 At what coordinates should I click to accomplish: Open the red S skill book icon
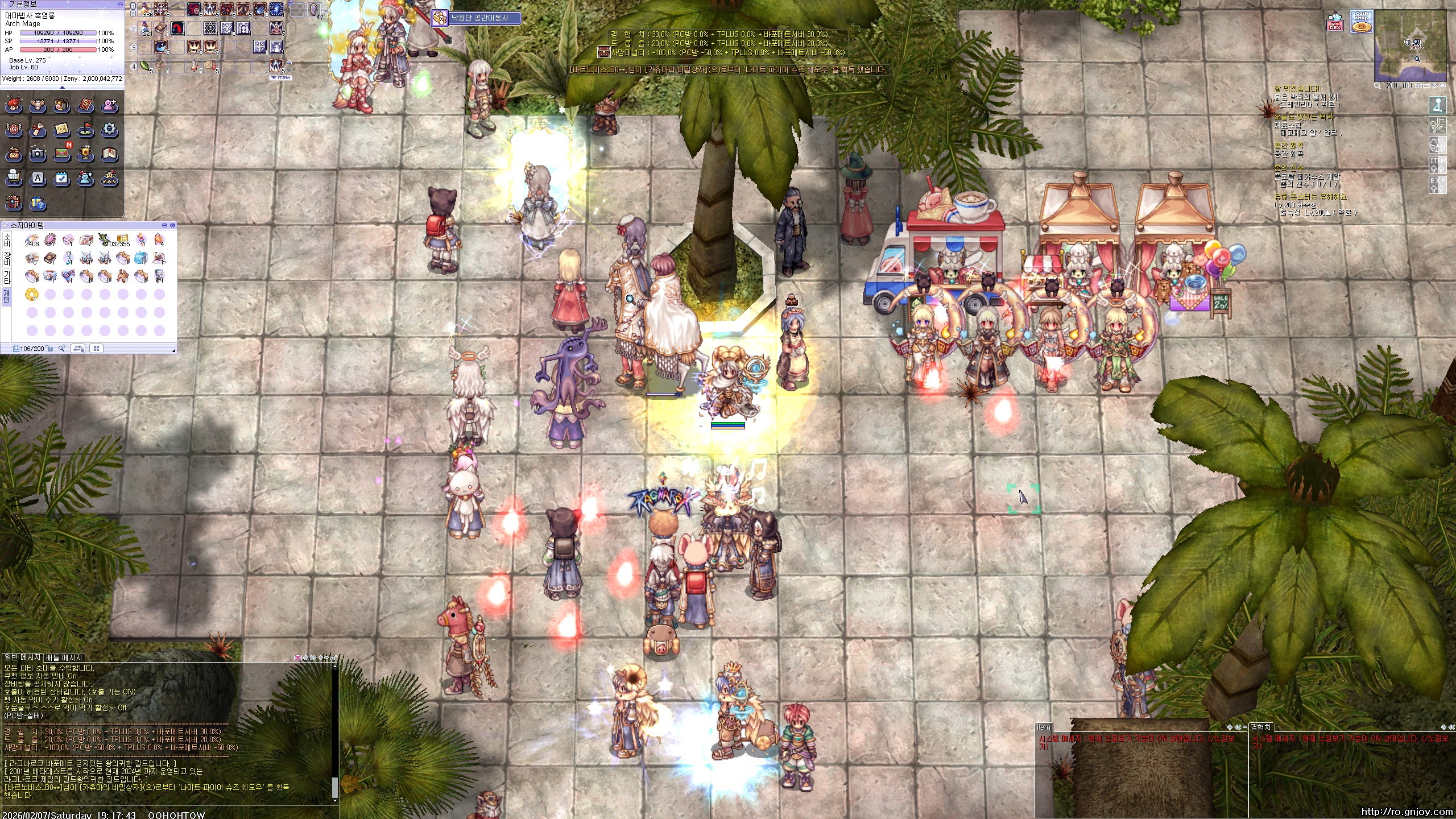85,105
